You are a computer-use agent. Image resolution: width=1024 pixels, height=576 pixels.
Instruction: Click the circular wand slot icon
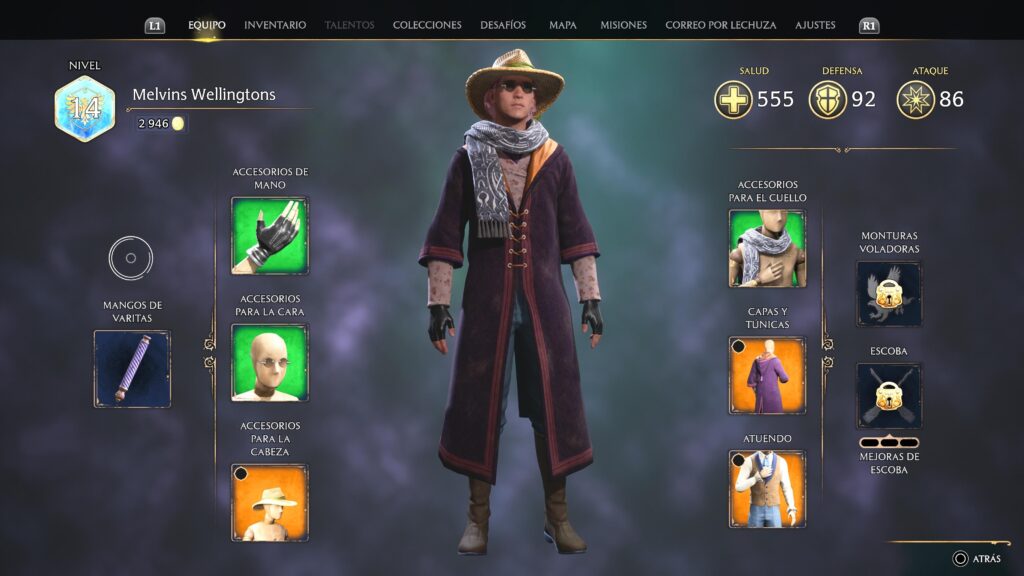tap(131, 258)
